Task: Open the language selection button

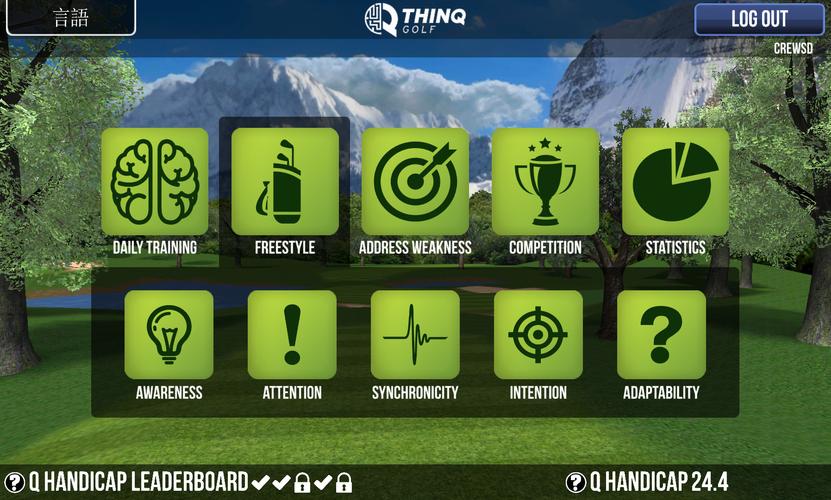Action: point(69,18)
